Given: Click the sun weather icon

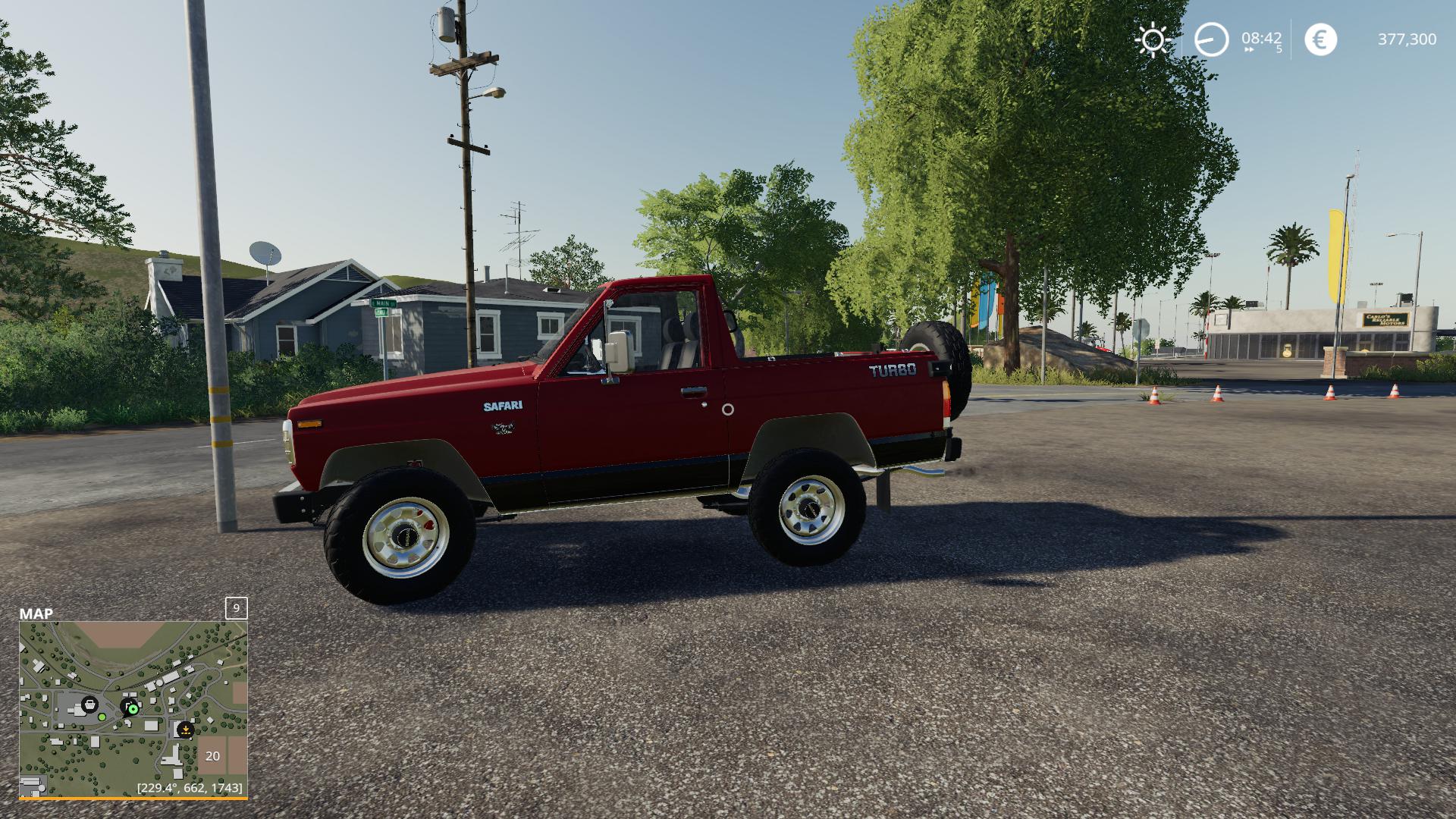Looking at the screenshot, I should click(1153, 39).
